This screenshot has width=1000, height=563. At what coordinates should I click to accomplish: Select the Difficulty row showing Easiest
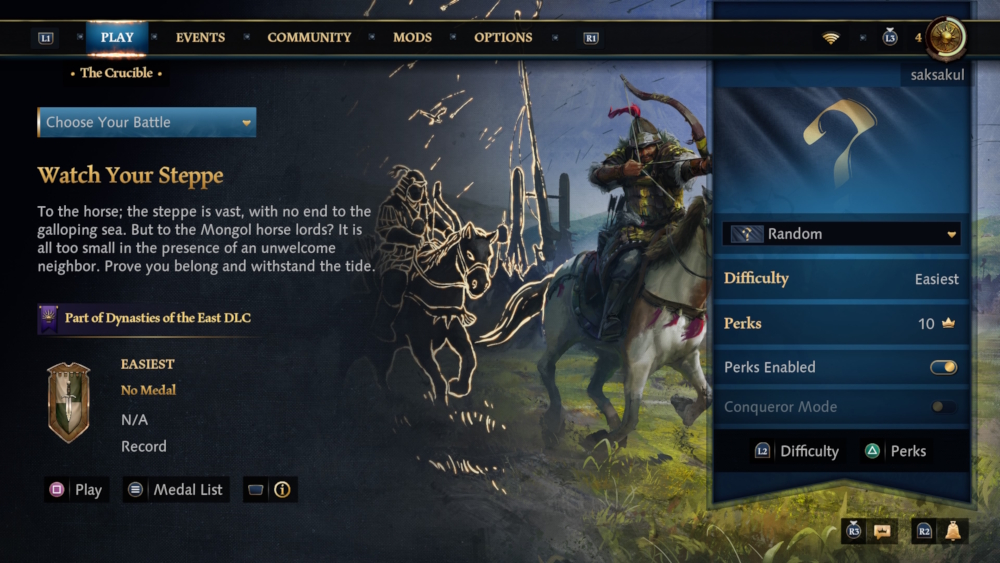pyautogui.click(x=841, y=279)
